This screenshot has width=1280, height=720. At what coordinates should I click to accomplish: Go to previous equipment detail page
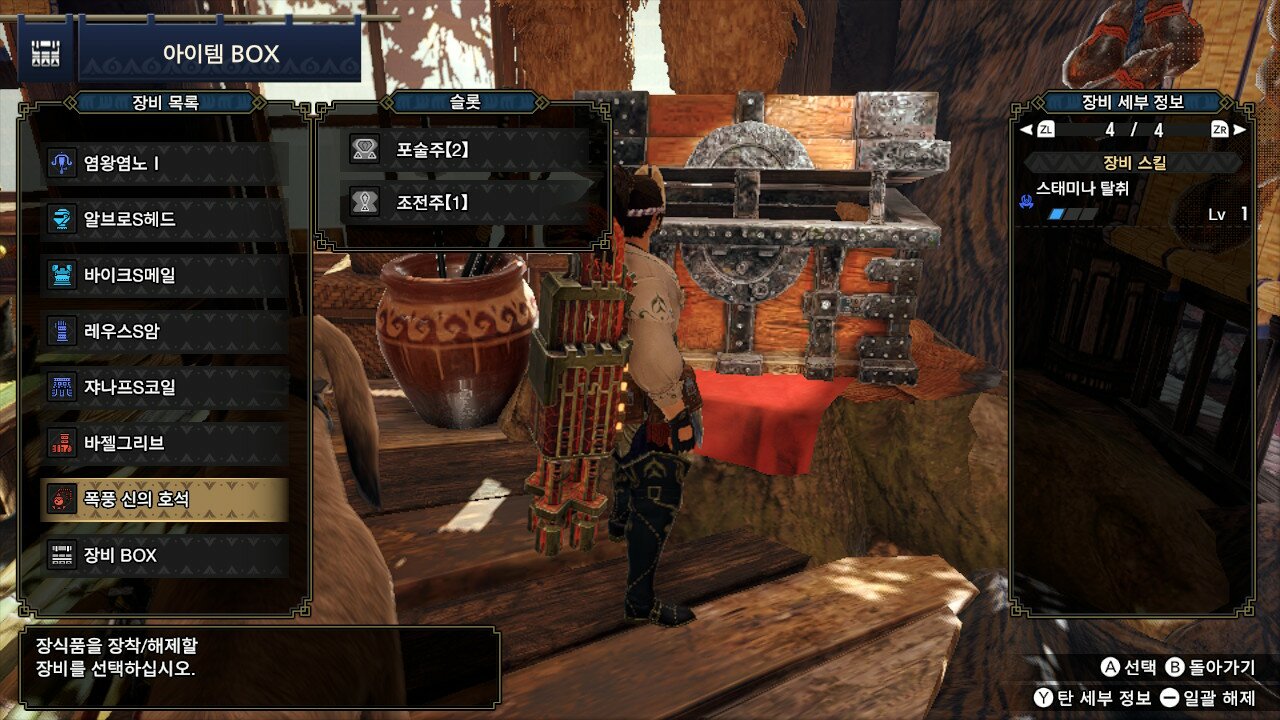point(1038,129)
